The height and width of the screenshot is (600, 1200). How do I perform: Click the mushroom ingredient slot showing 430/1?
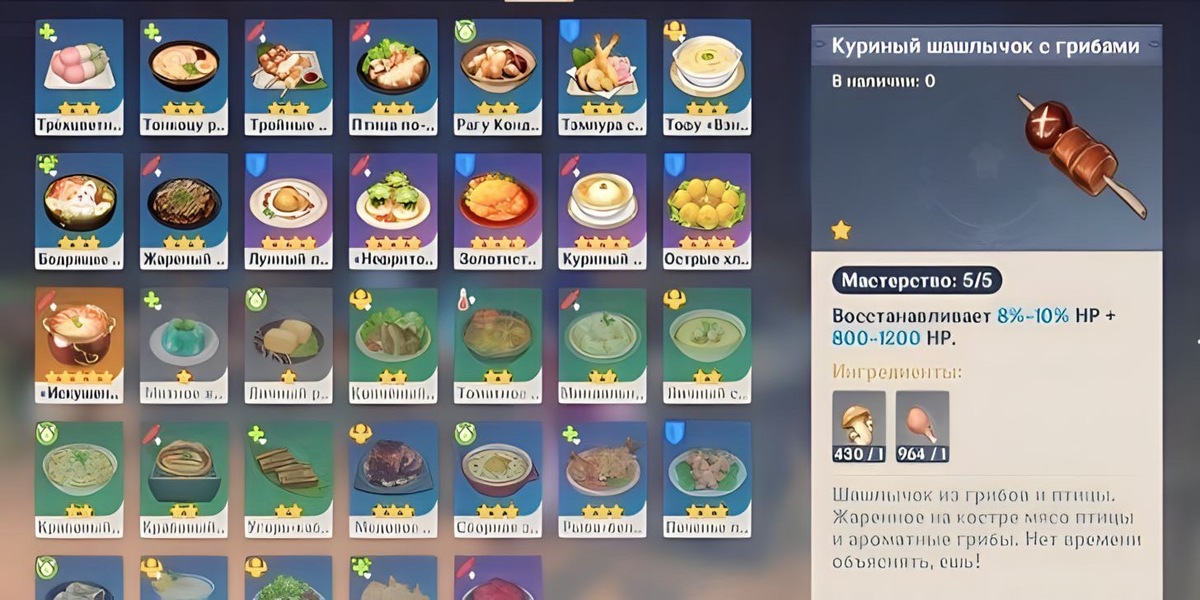[859, 426]
